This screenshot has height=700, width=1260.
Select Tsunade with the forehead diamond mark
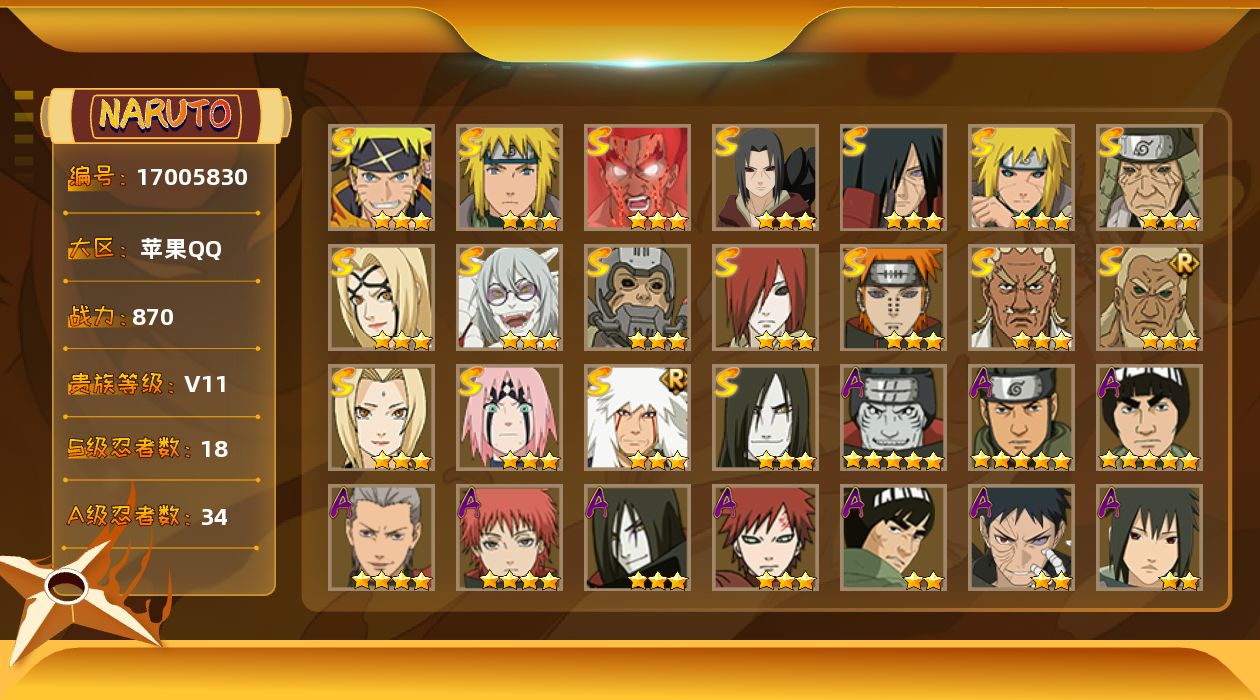[x=381, y=418]
